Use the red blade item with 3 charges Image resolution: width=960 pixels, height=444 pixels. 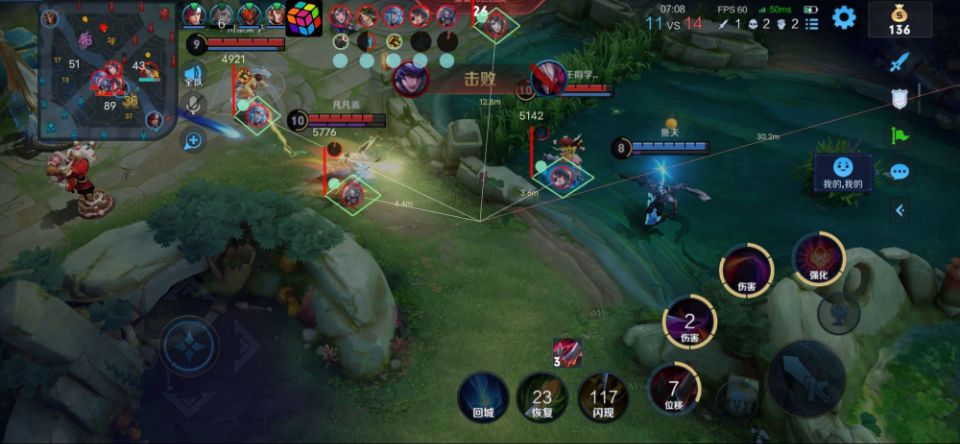tap(566, 353)
